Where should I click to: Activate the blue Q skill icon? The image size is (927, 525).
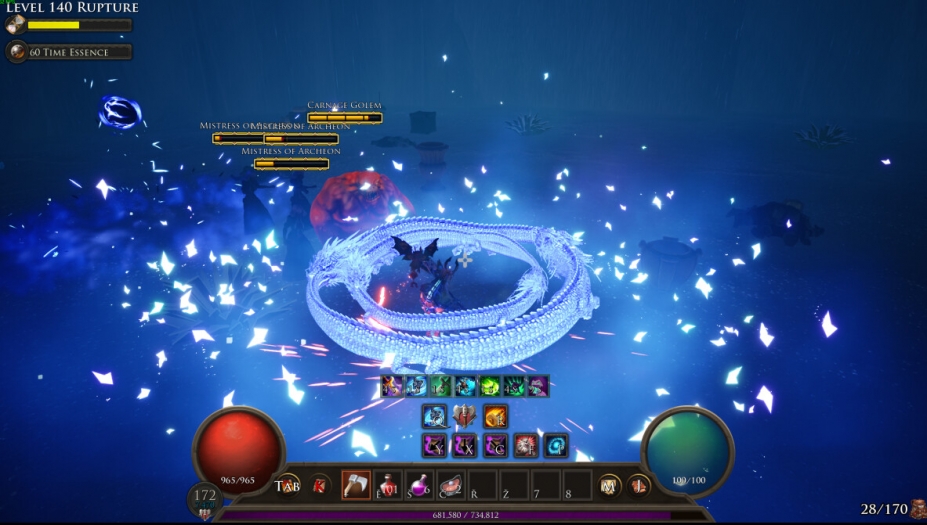tap(434, 416)
